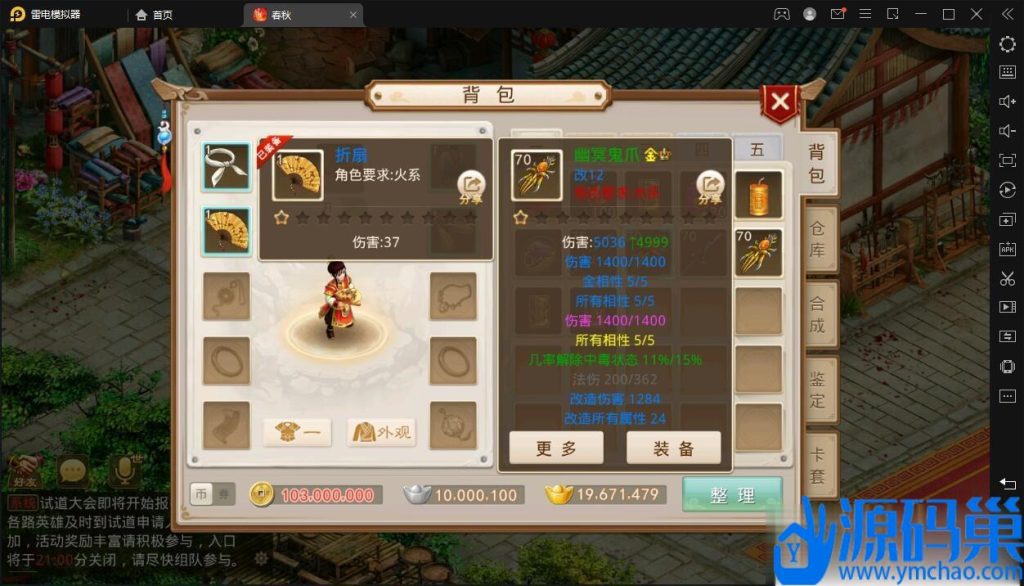The width and height of the screenshot is (1024, 586).
Task: Click the 更多 more button
Action: pos(556,449)
